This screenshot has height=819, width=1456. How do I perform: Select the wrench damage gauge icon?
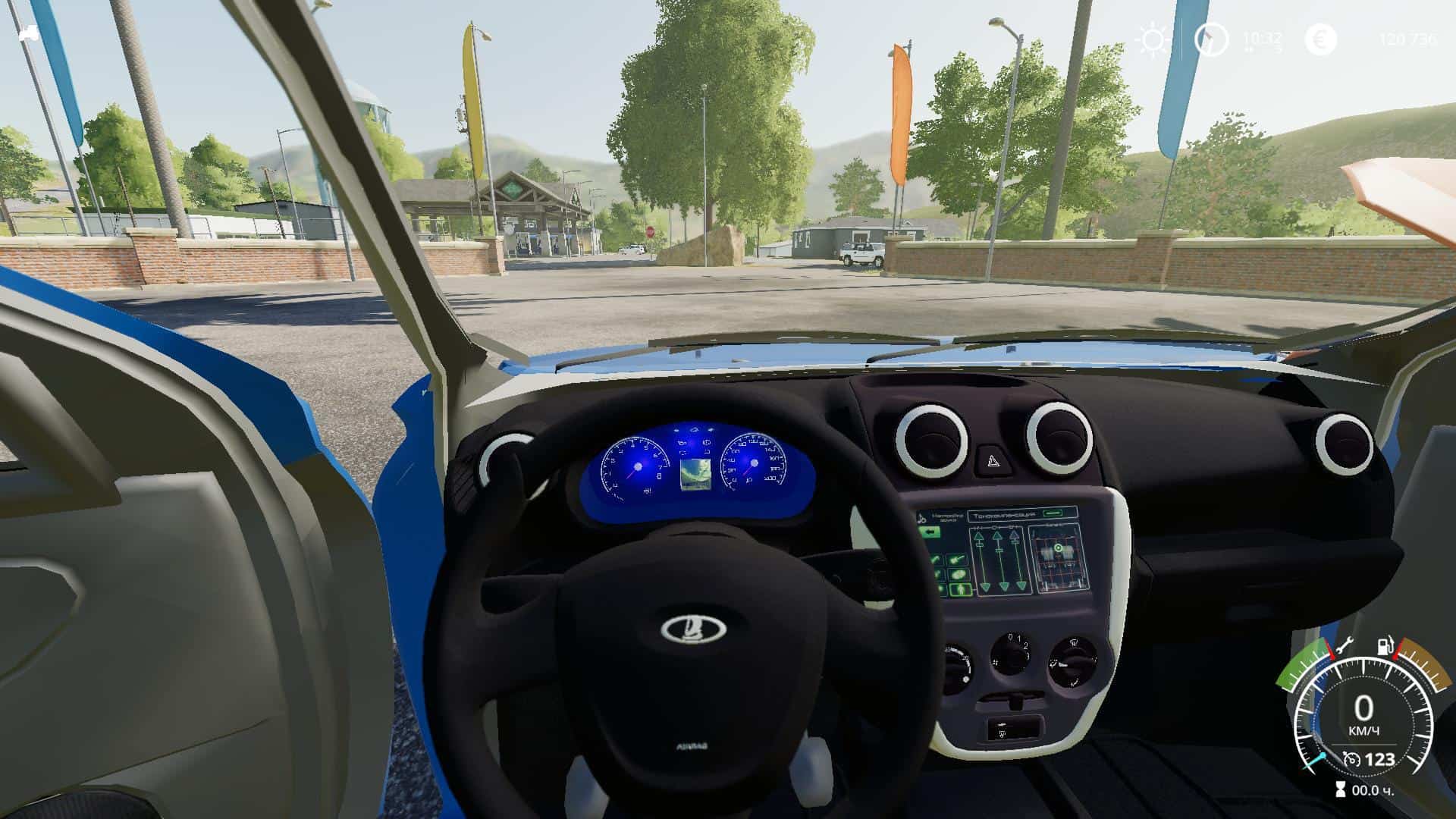click(1342, 647)
